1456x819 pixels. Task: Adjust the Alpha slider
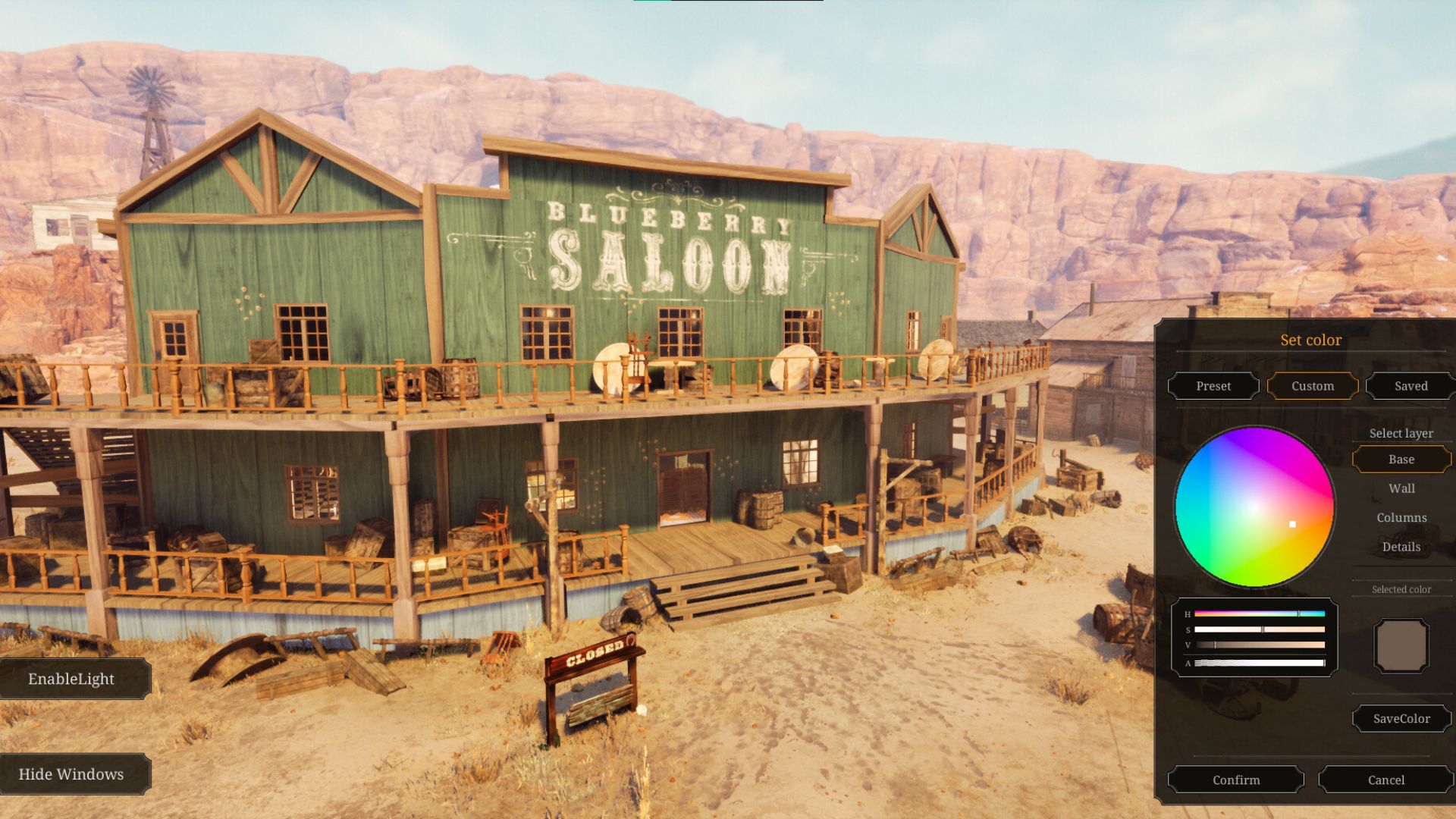click(x=1259, y=661)
